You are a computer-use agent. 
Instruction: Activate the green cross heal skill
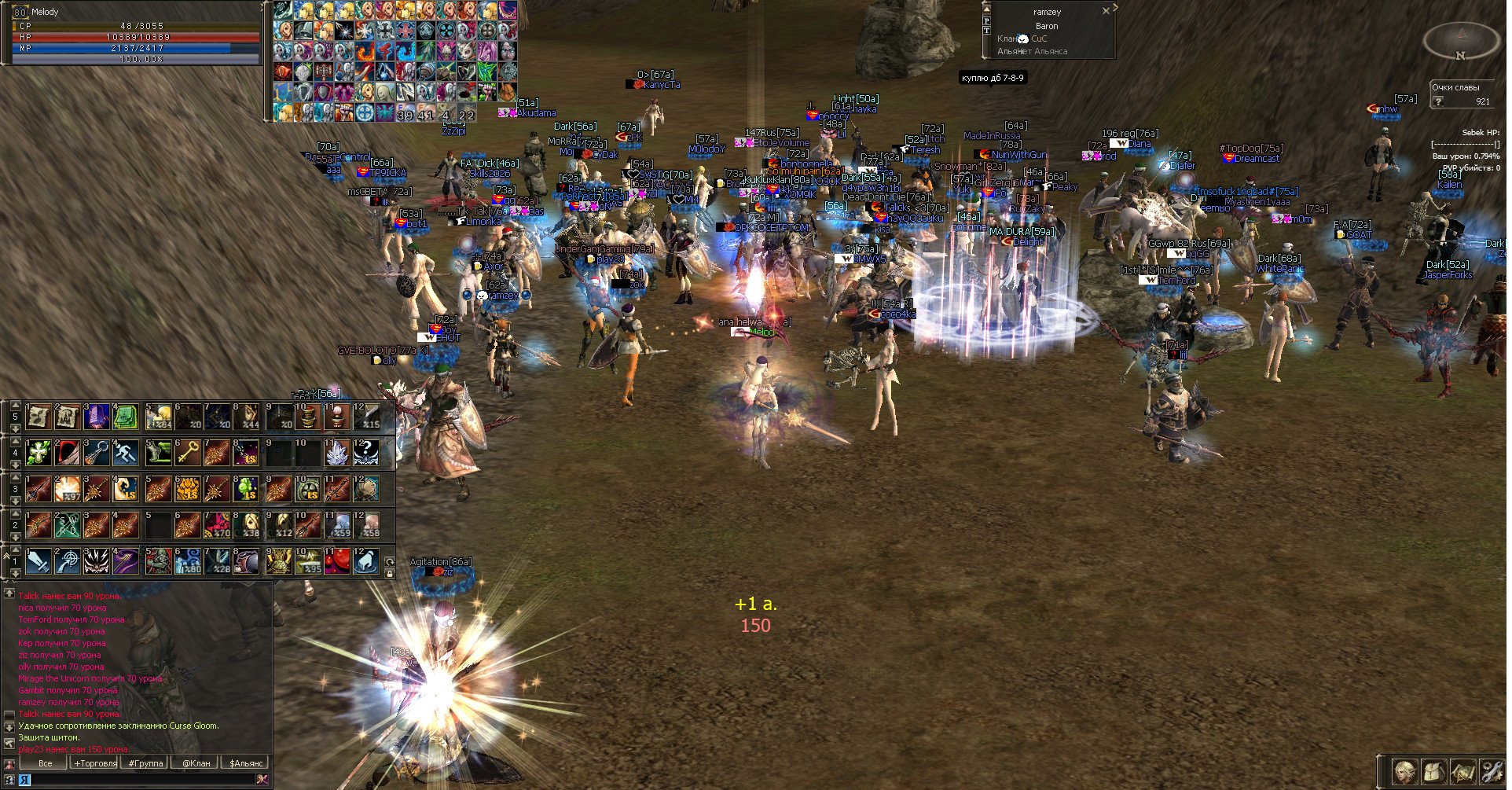coord(39,452)
